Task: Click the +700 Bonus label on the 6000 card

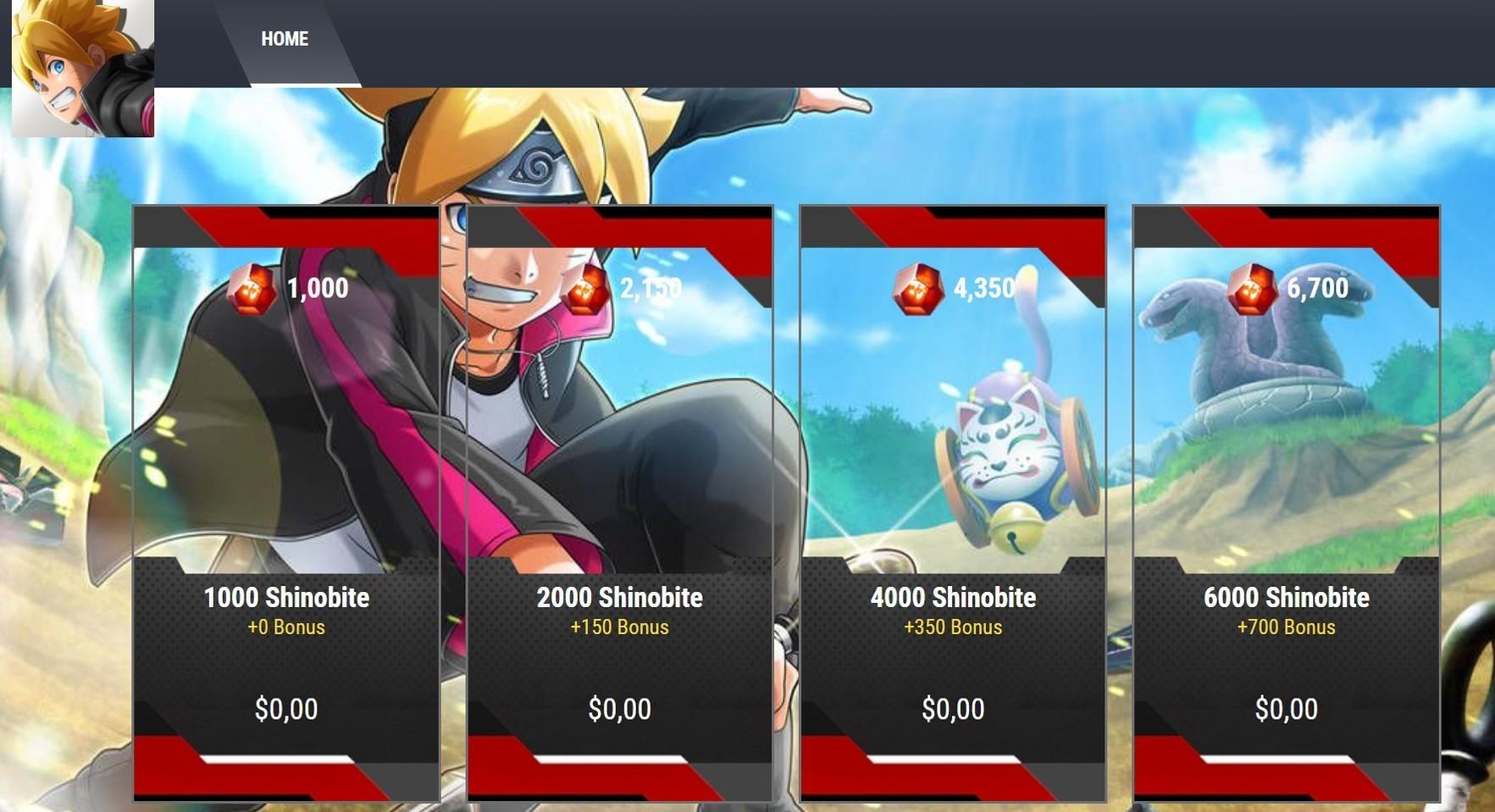Action: click(1284, 627)
